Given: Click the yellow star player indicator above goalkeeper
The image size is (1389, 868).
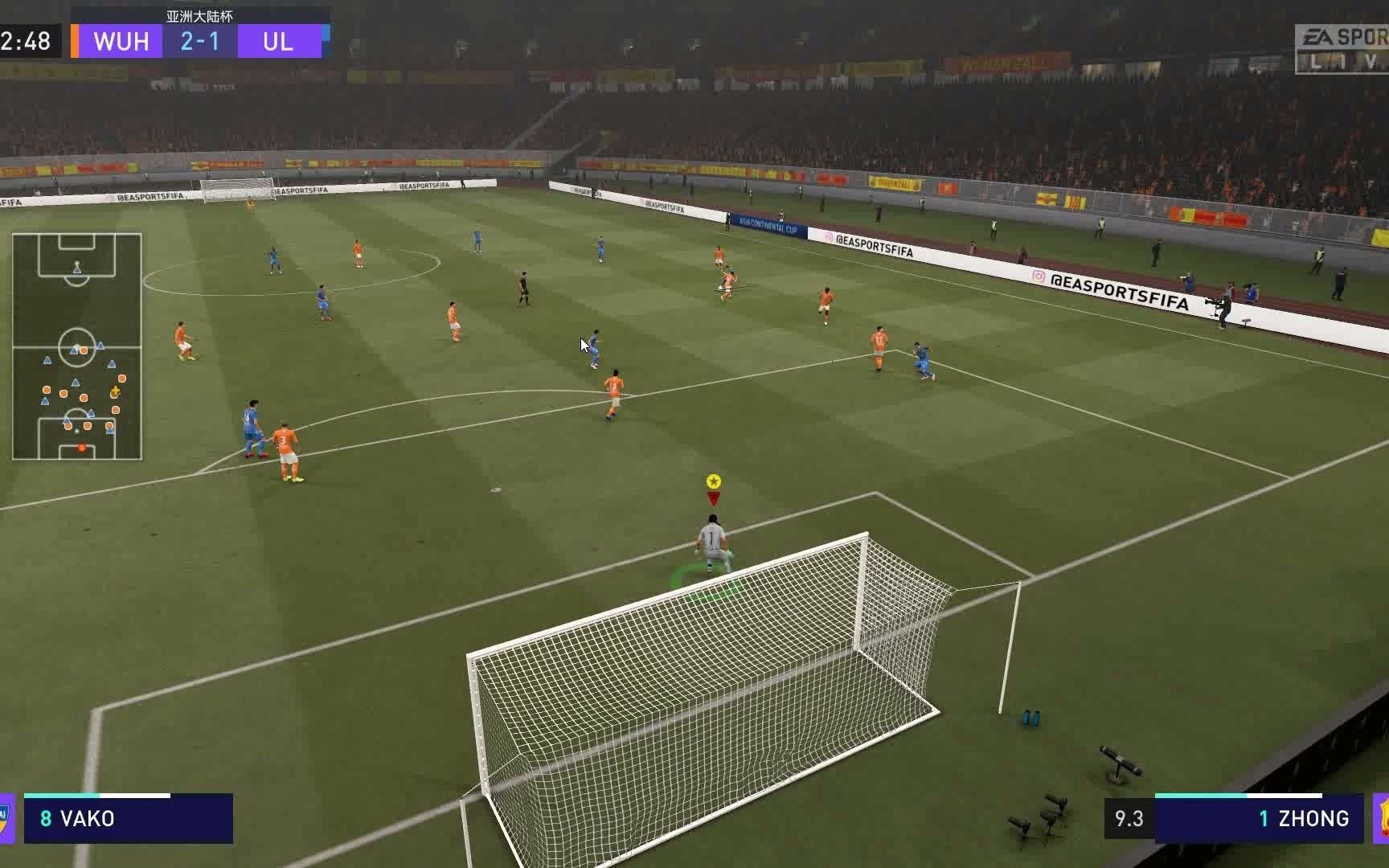Looking at the screenshot, I should tap(713, 481).
